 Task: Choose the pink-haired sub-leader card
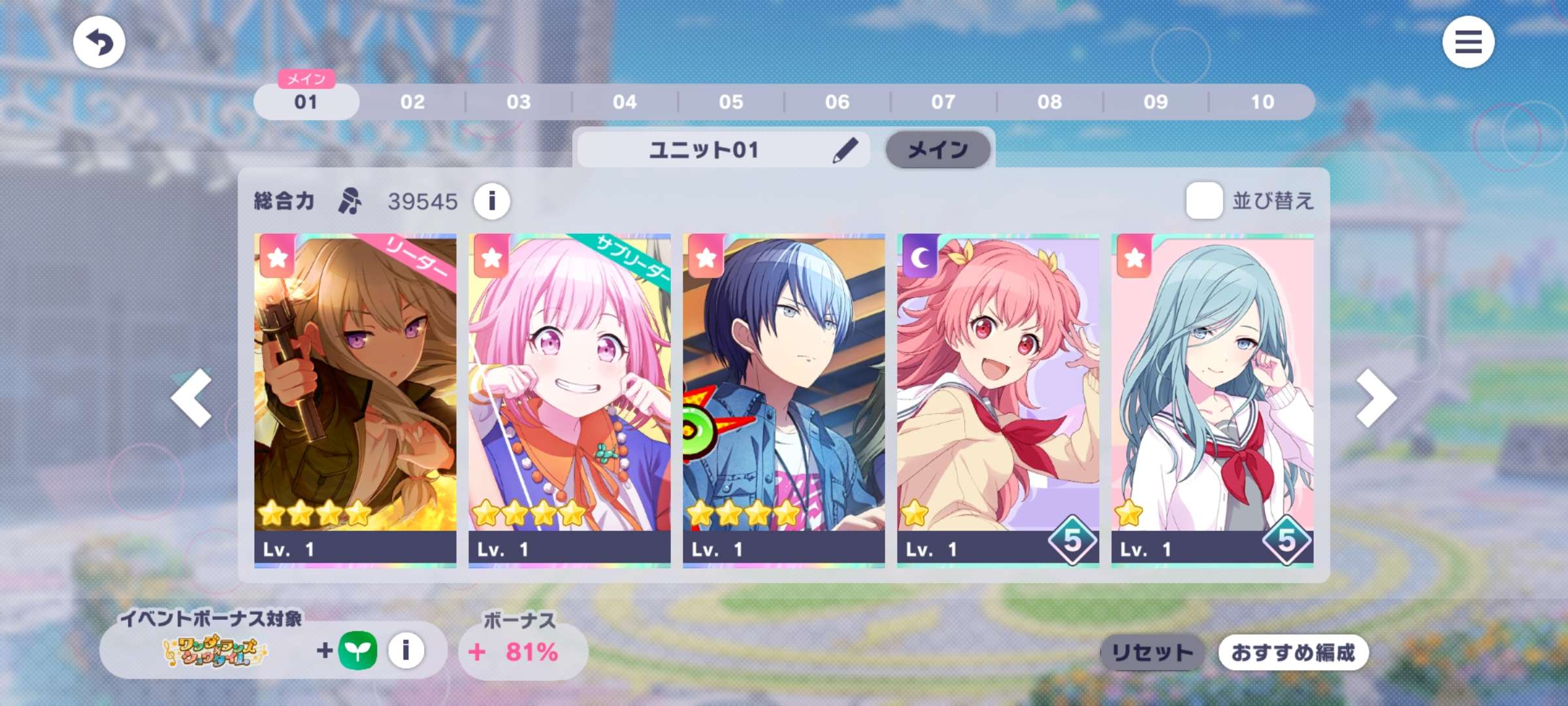click(x=570, y=399)
